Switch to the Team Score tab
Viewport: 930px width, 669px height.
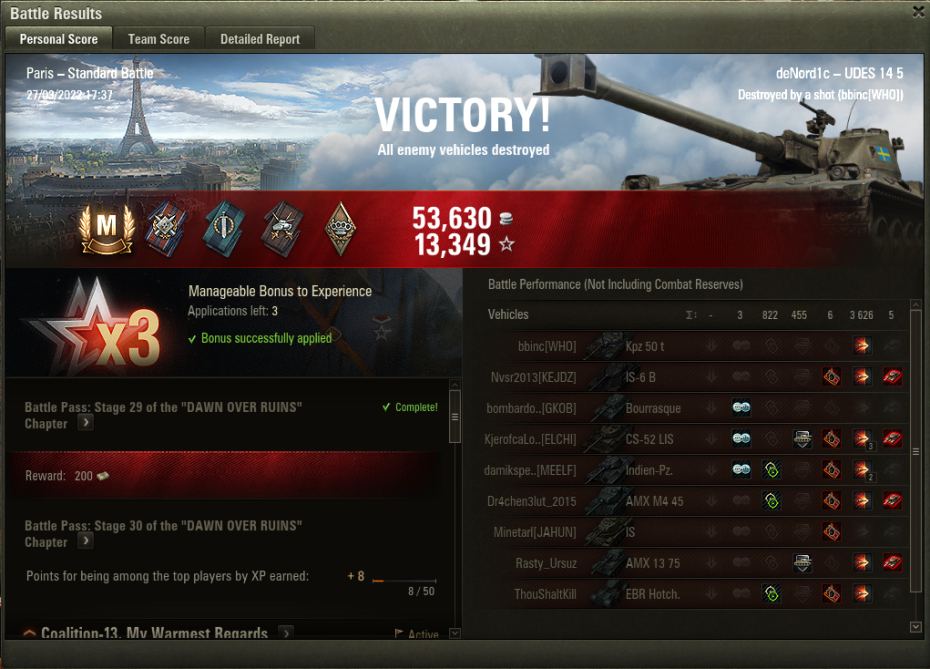(158, 39)
